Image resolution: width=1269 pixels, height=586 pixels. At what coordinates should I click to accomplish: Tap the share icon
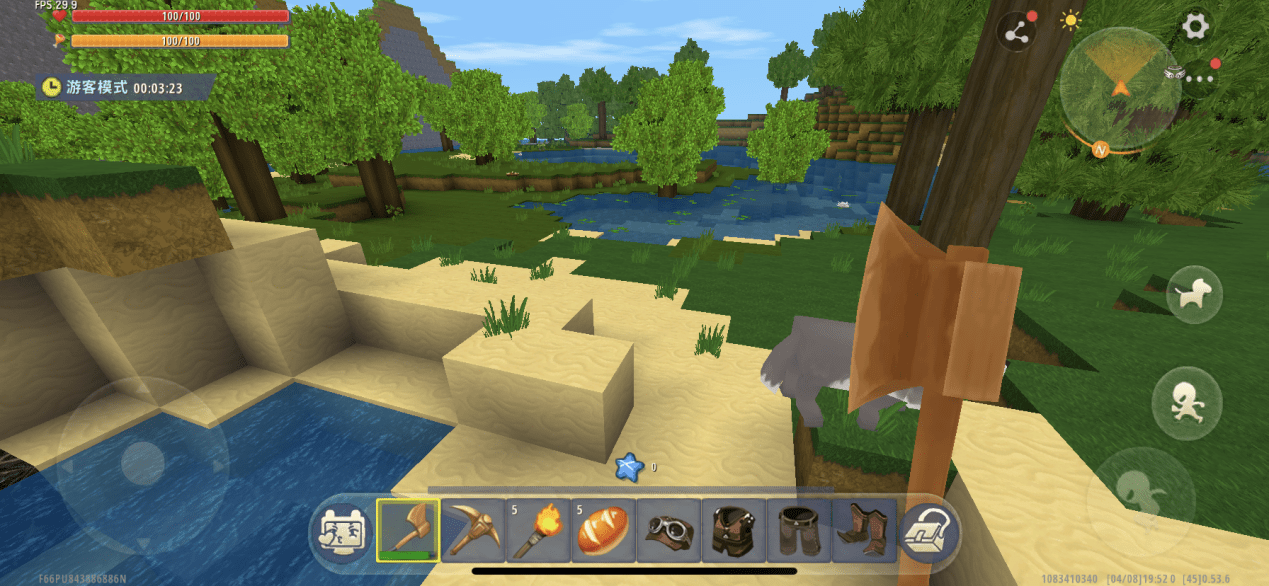click(x=1018, y=34)
